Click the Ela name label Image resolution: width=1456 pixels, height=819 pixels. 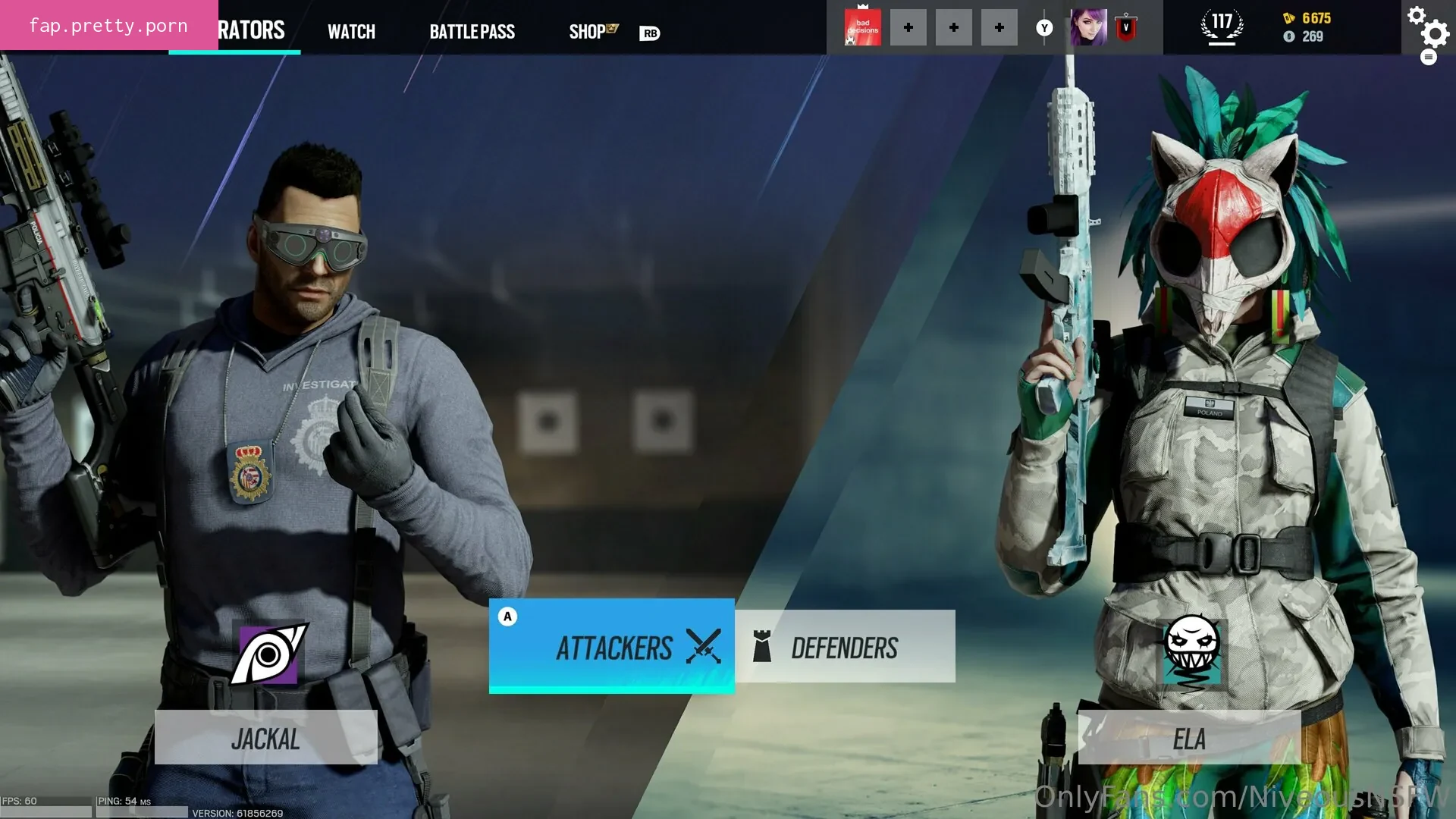click(1188, 738)
